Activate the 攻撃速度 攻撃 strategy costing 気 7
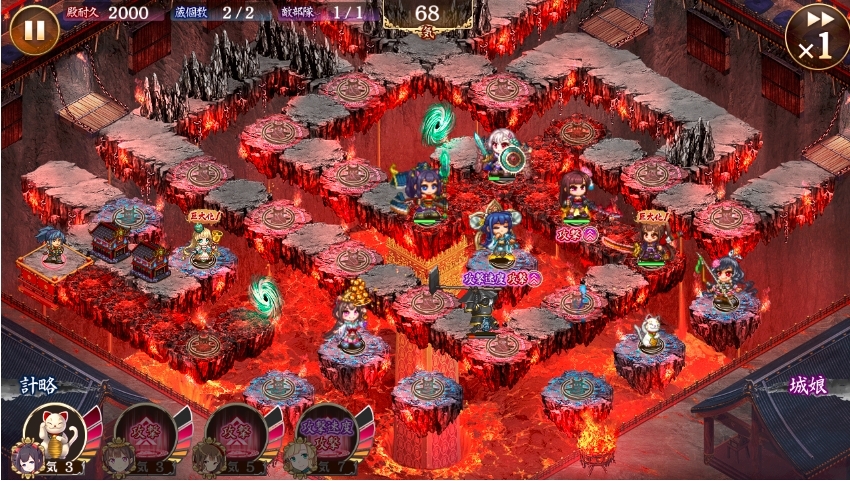850x481 pixels. click(x=327, y=433)
